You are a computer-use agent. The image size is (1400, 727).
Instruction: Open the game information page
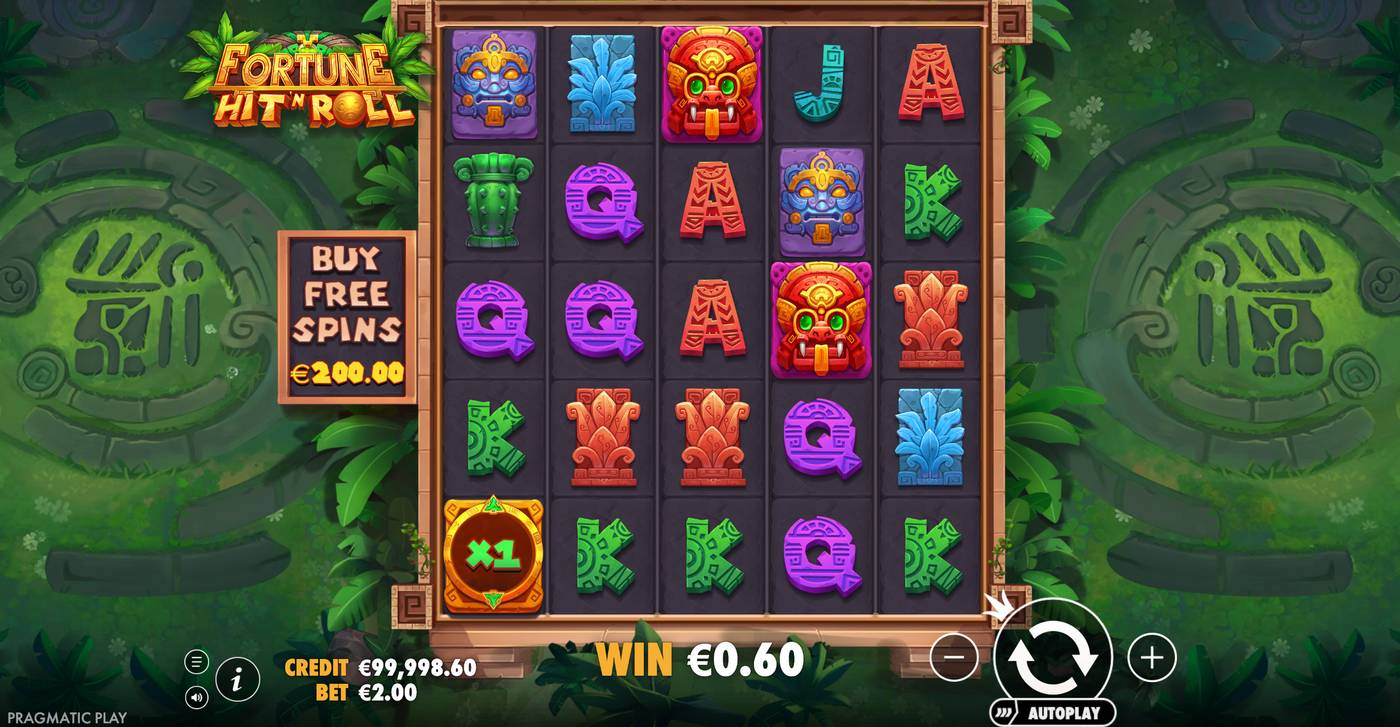point(237,681)
